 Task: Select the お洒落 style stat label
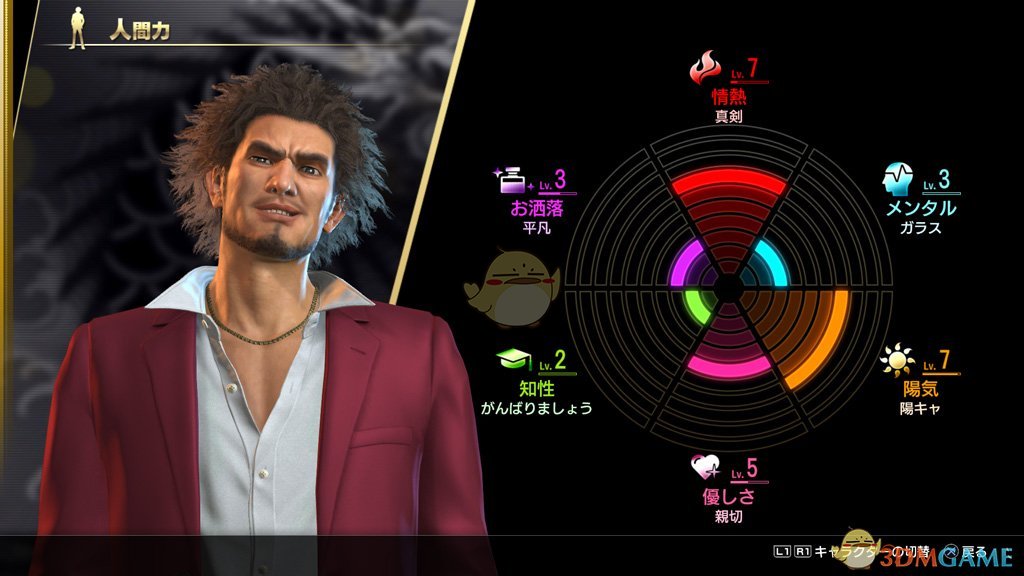tap(536, 208)
